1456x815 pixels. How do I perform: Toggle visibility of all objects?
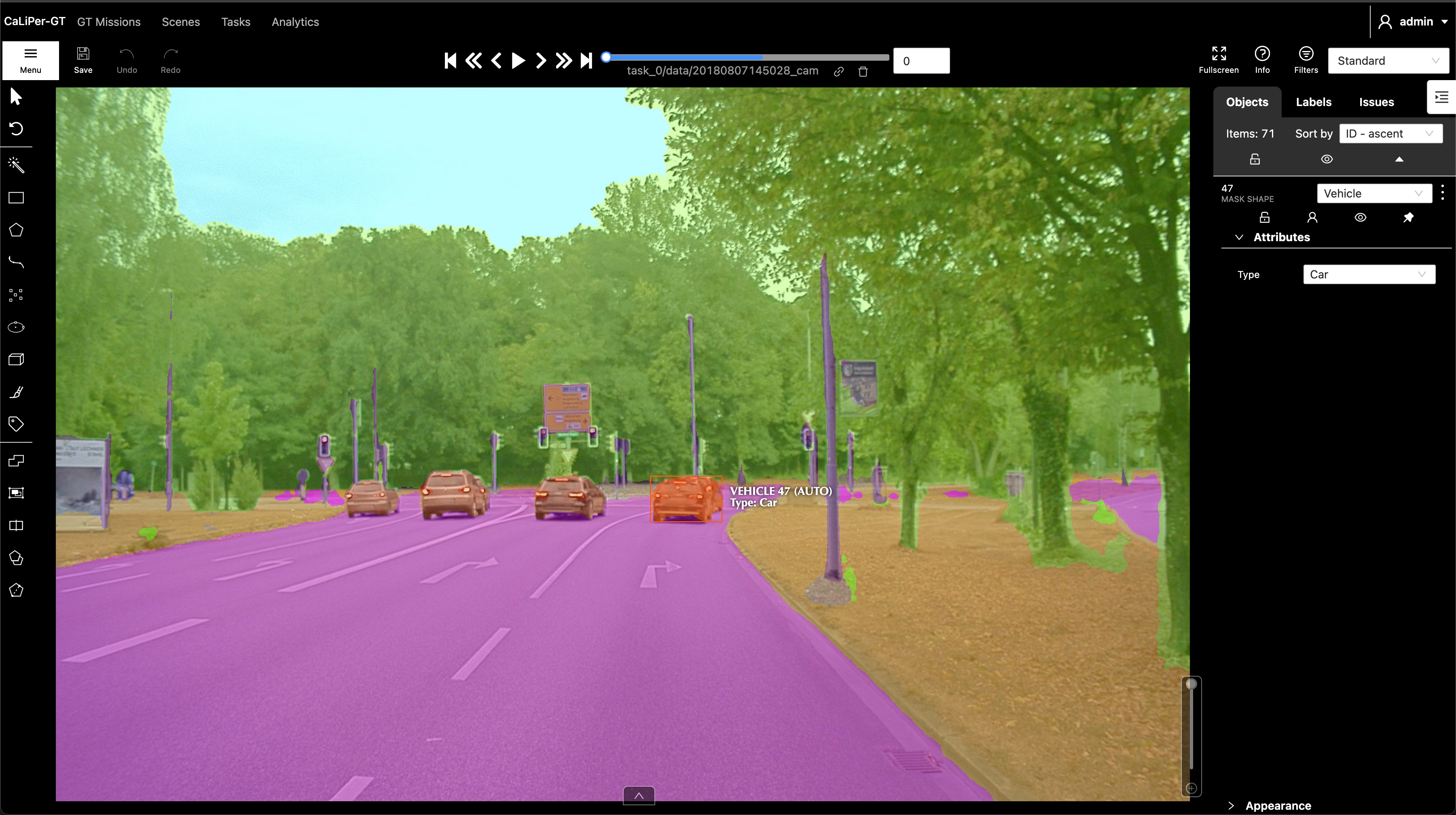[x=1327, y=159]
